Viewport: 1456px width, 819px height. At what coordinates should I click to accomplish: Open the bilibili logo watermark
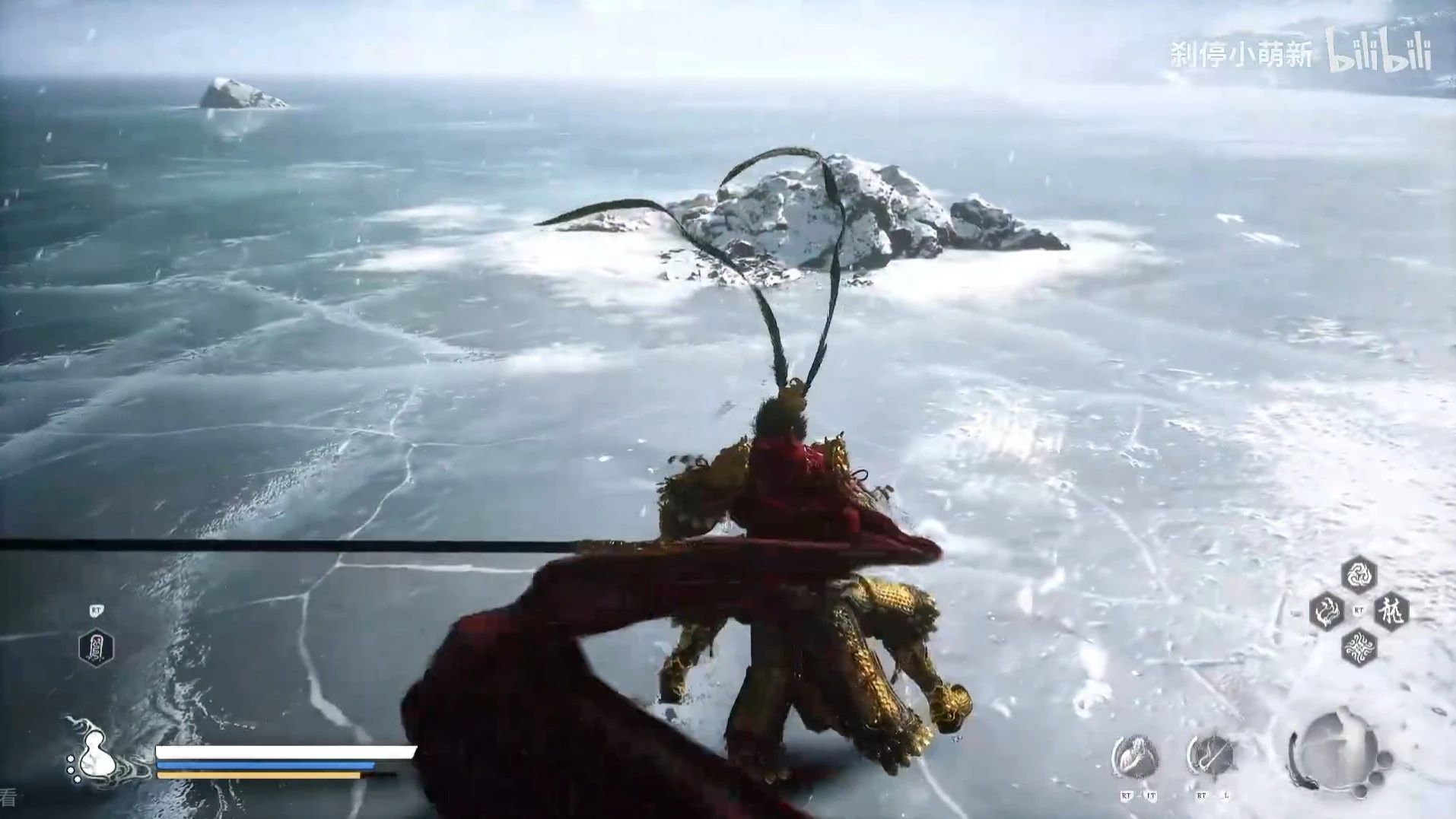pos(1378,51)
